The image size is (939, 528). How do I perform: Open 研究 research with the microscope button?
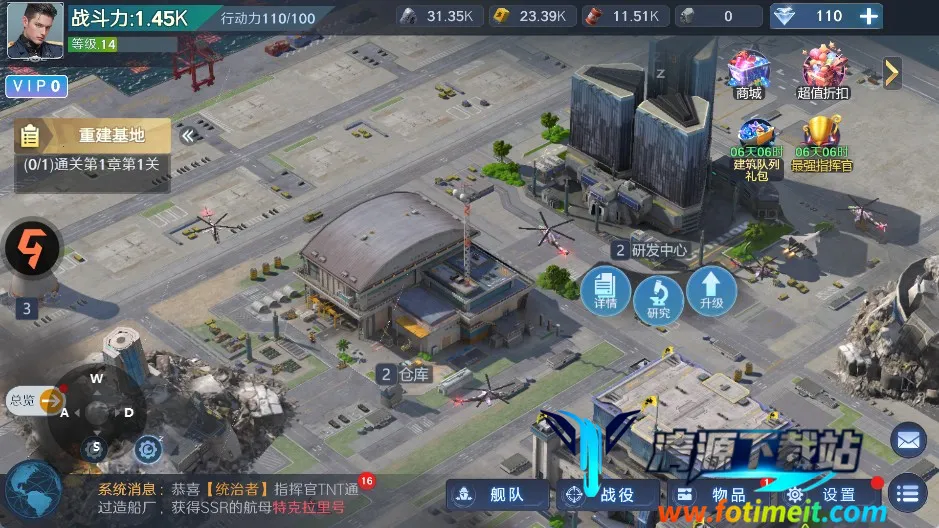[x=658, y=298]
